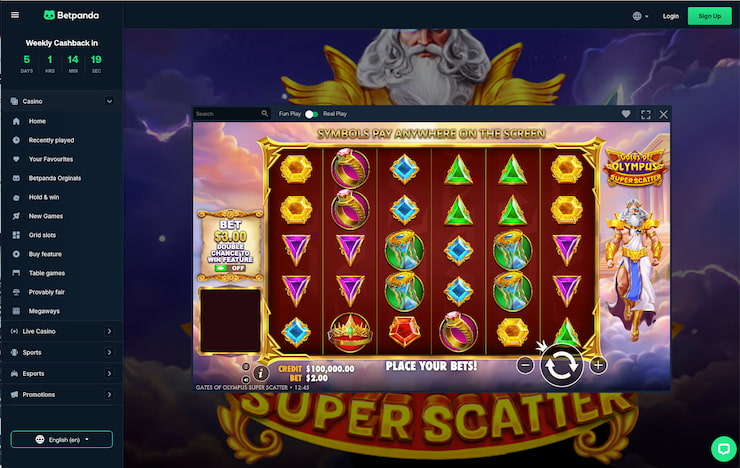
Task: Open the game info button
Action: click(x=261, y=372)
